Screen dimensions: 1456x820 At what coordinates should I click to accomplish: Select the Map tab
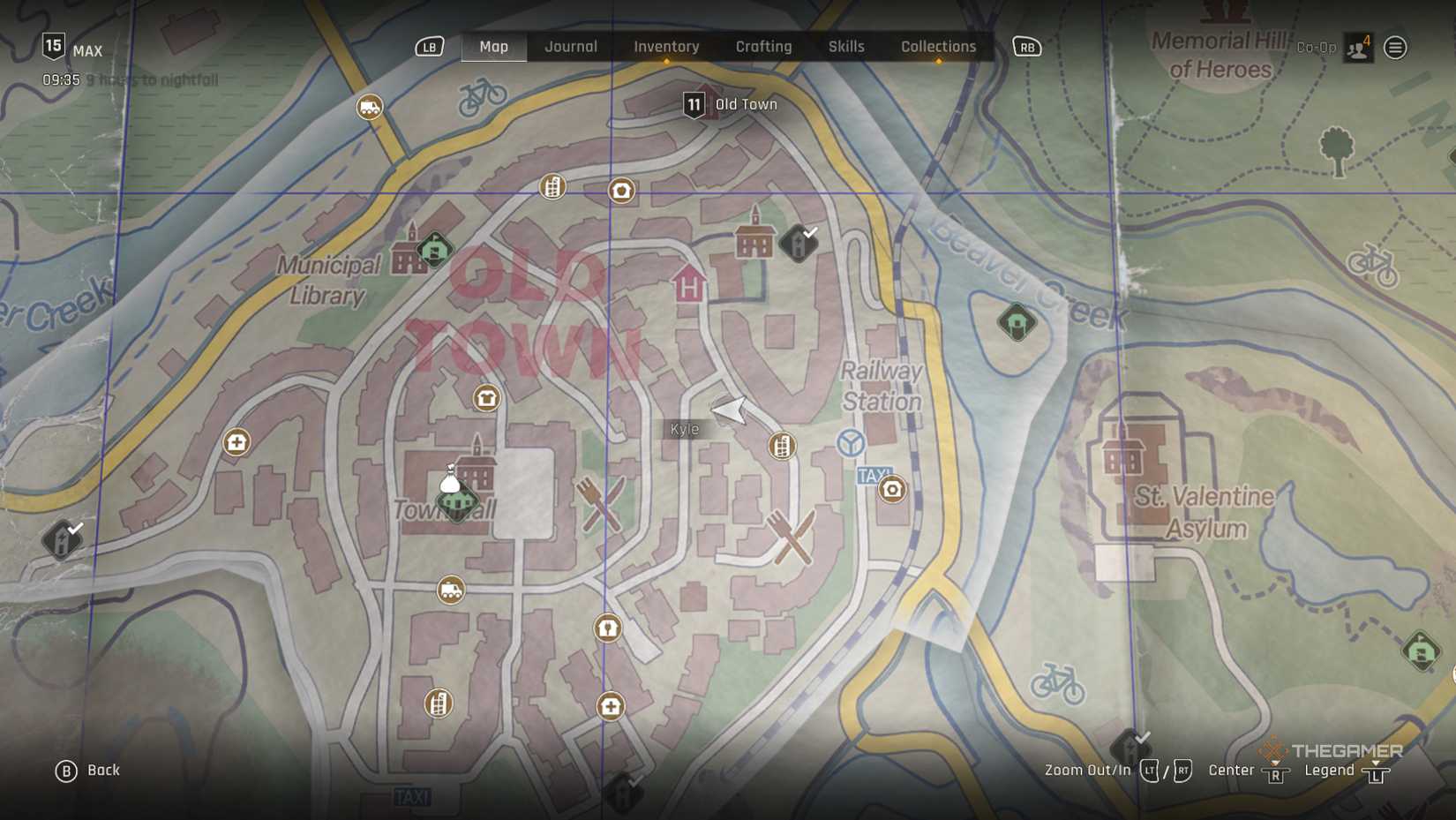click(x=493, y=47)
